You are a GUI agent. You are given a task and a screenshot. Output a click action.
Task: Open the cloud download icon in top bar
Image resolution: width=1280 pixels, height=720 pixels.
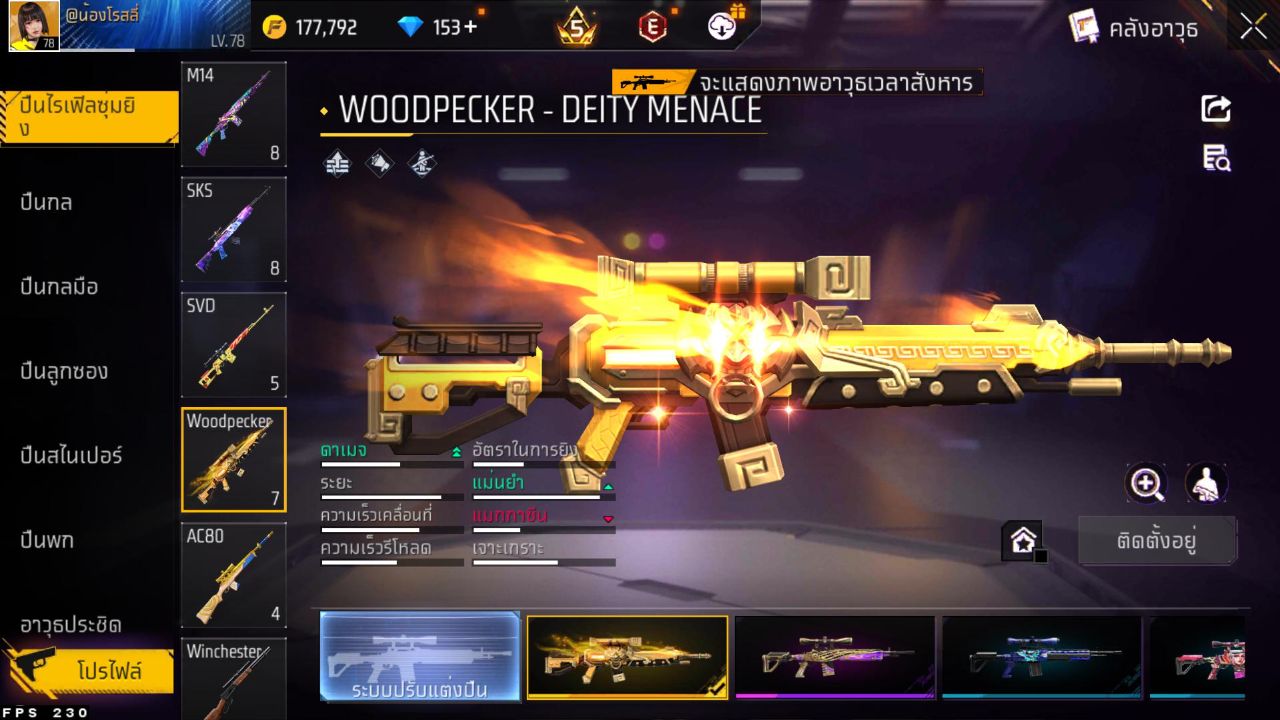click(x=719, y=27)
